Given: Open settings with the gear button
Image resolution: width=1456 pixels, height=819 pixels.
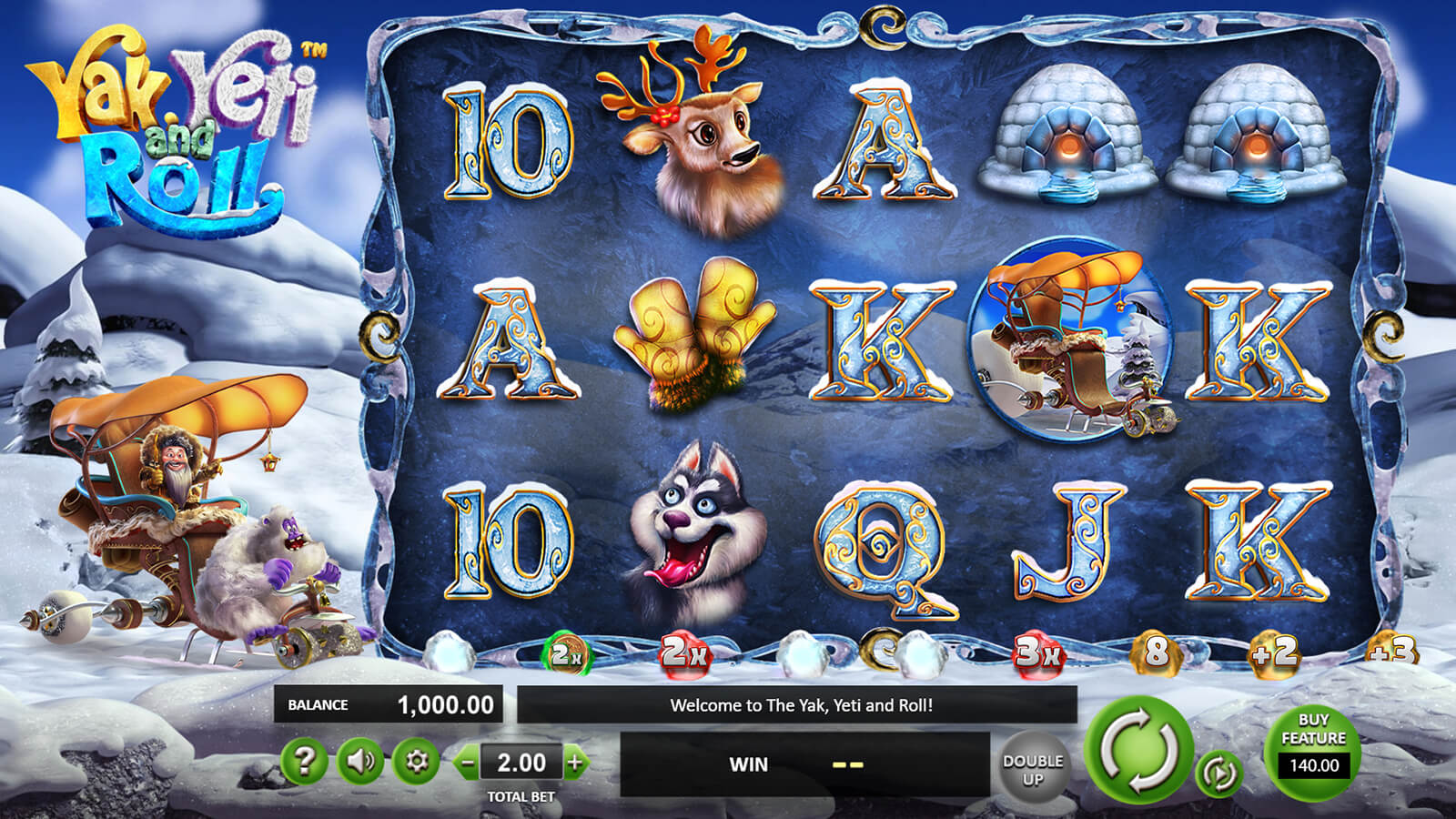Looking at the screenshot, I should (416, 761).
